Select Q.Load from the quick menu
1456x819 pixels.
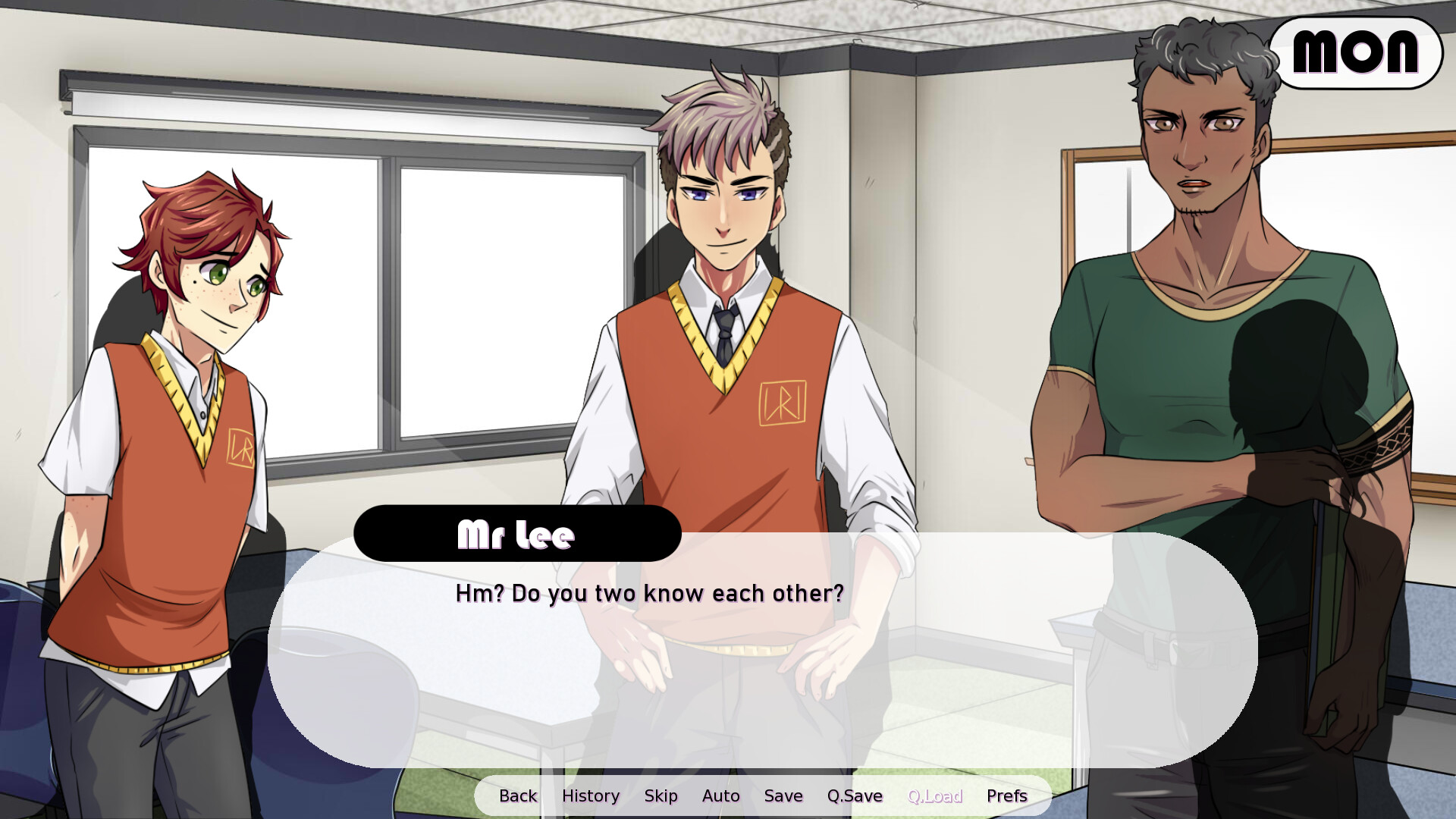tap(935, 795)
